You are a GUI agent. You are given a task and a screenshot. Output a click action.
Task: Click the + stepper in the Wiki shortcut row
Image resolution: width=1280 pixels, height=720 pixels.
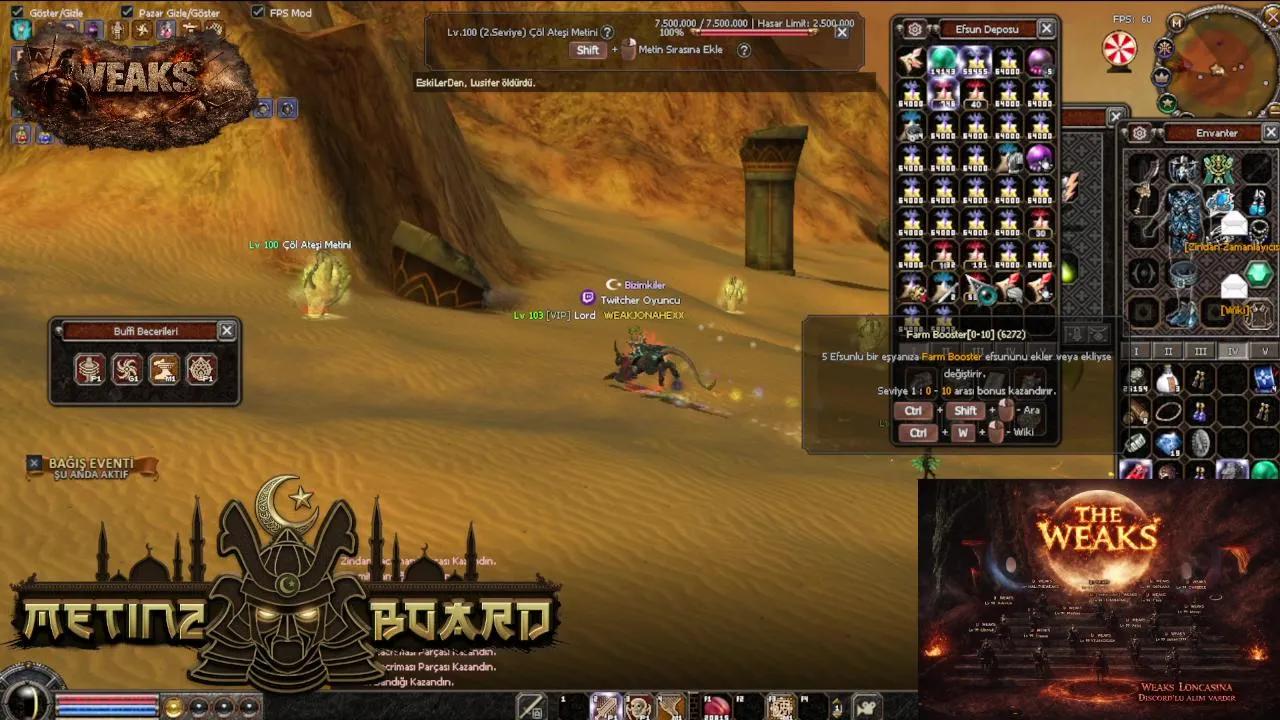pos(981,432)
